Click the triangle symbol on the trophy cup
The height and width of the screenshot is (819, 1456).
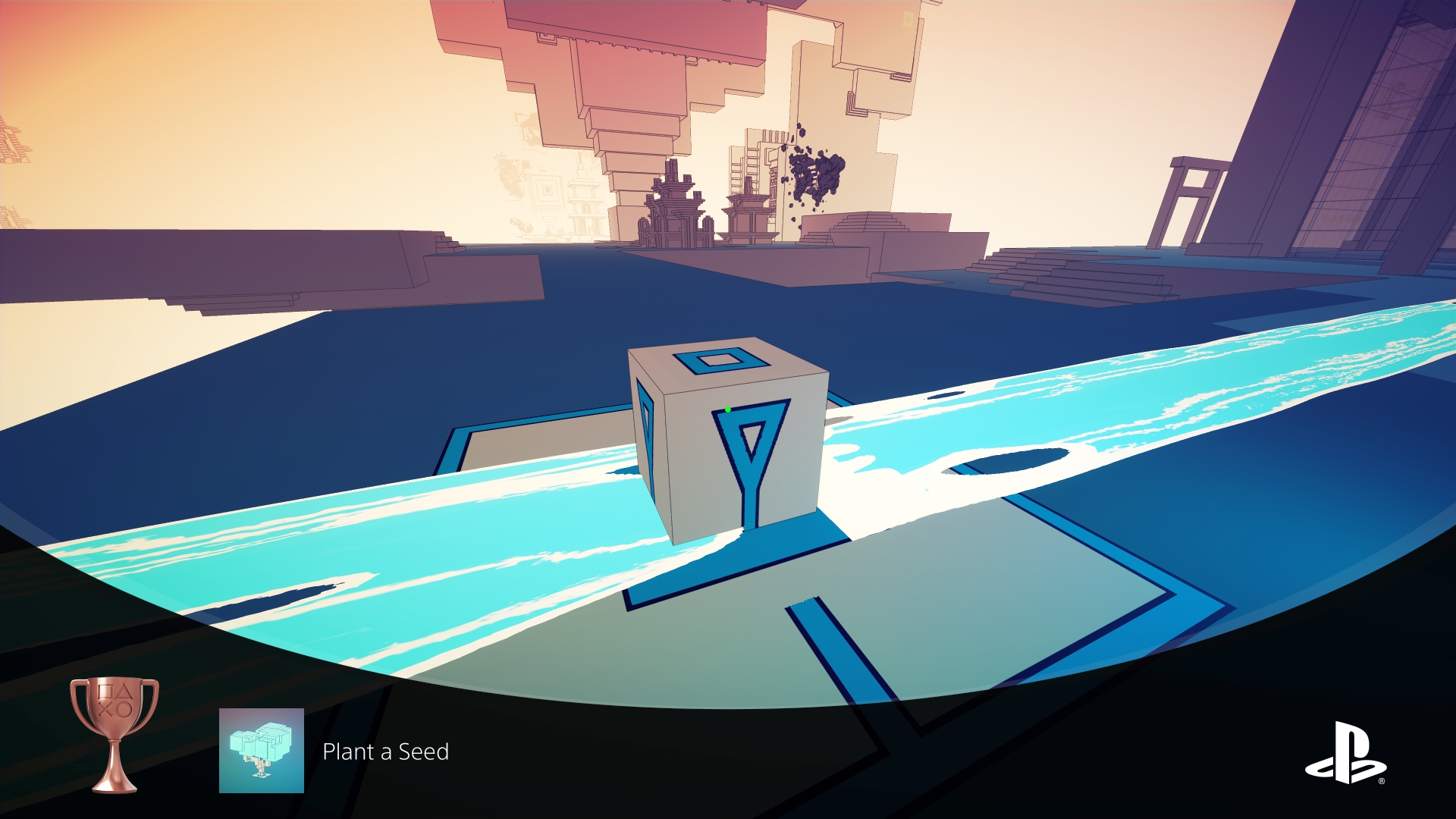tap(125, 692)
